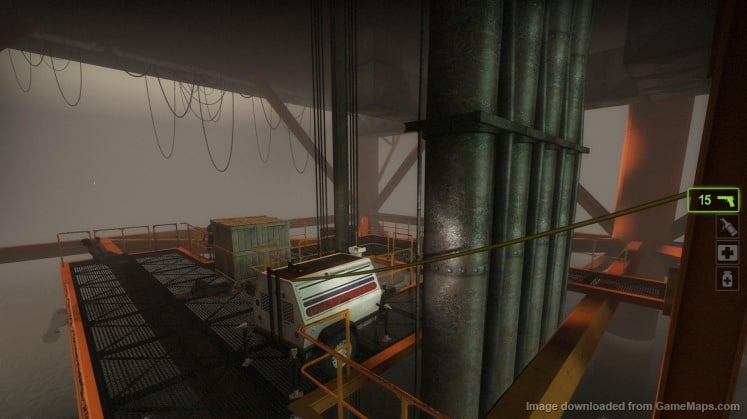Select the molotov throwable slot
Image resolution: width=747 pixels, height=419 pixels.
(x=727, y=227)
